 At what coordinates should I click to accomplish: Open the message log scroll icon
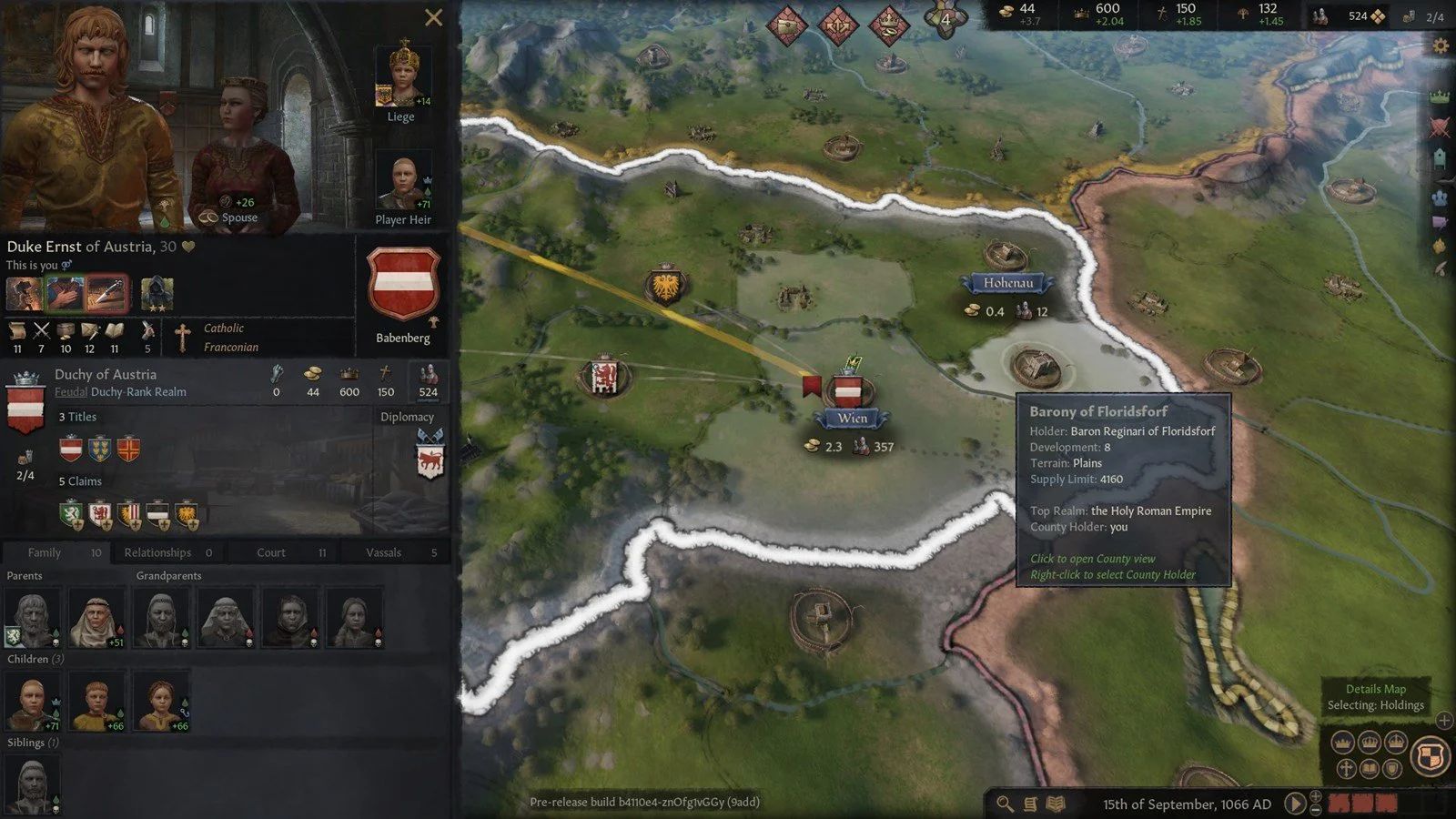pyautogui.click(x=1030, y=804)
